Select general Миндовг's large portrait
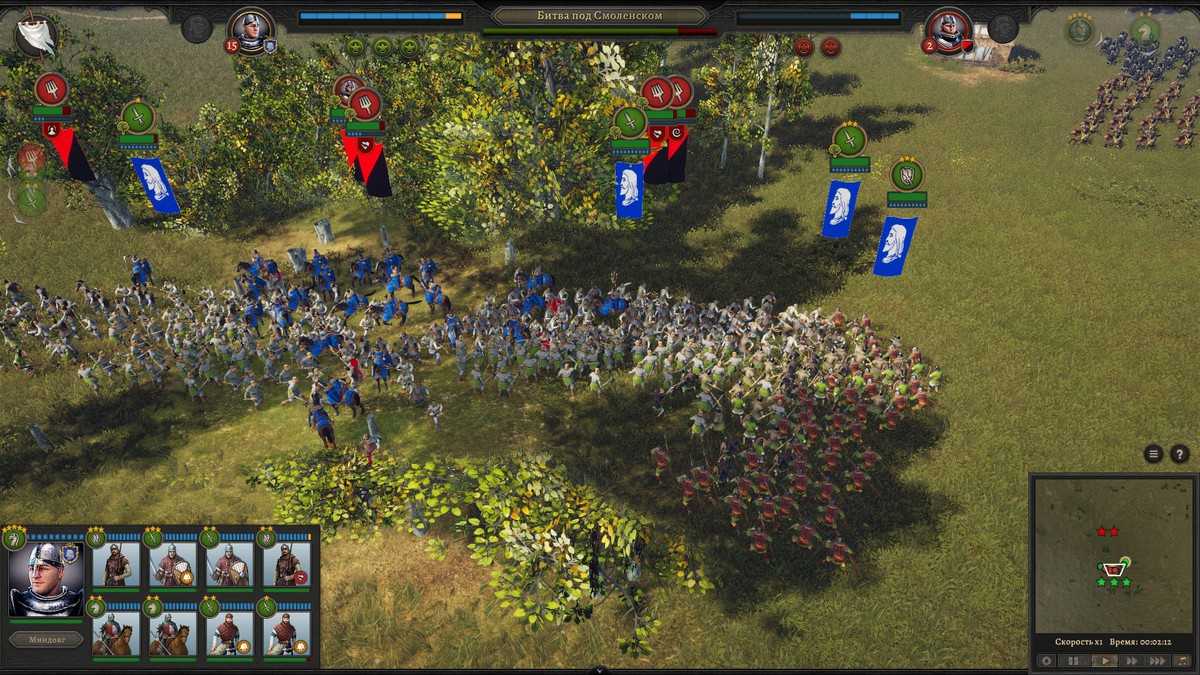This screenshot has width=1200, height=675. 46,580
